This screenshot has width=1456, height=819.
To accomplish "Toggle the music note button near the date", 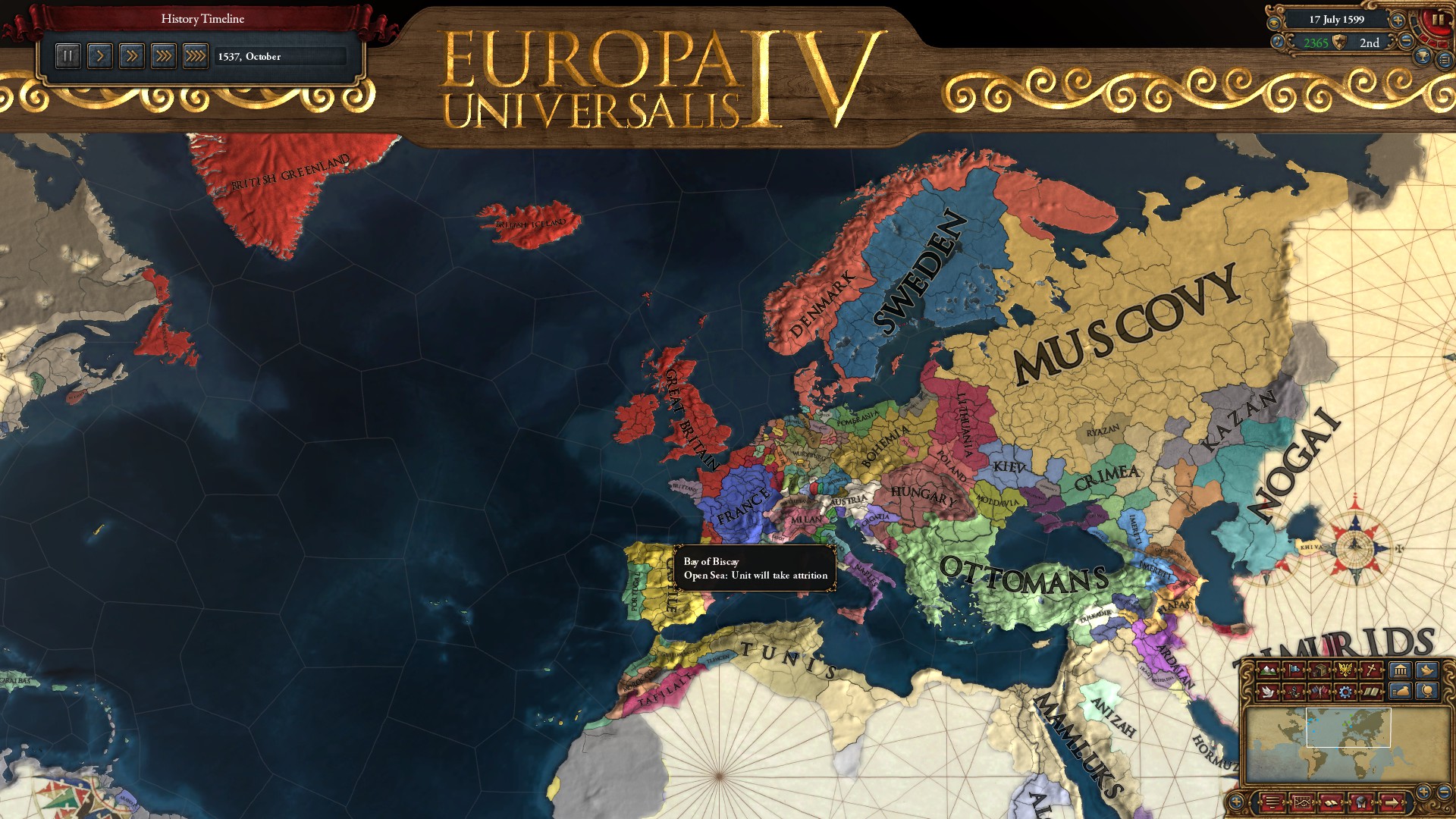I will tap(1278, 42).
